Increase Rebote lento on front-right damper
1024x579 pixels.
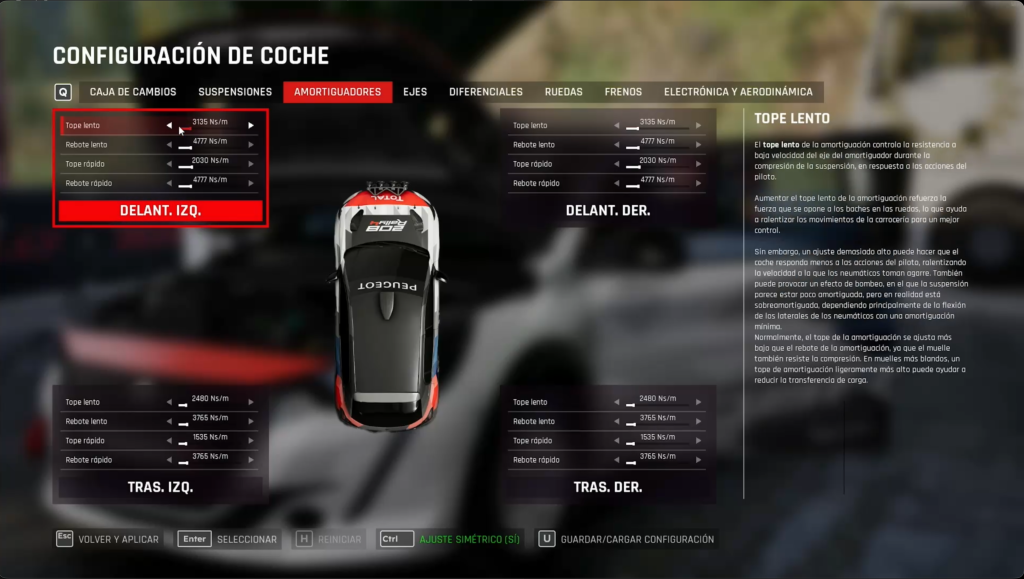[x=699, y=145]
